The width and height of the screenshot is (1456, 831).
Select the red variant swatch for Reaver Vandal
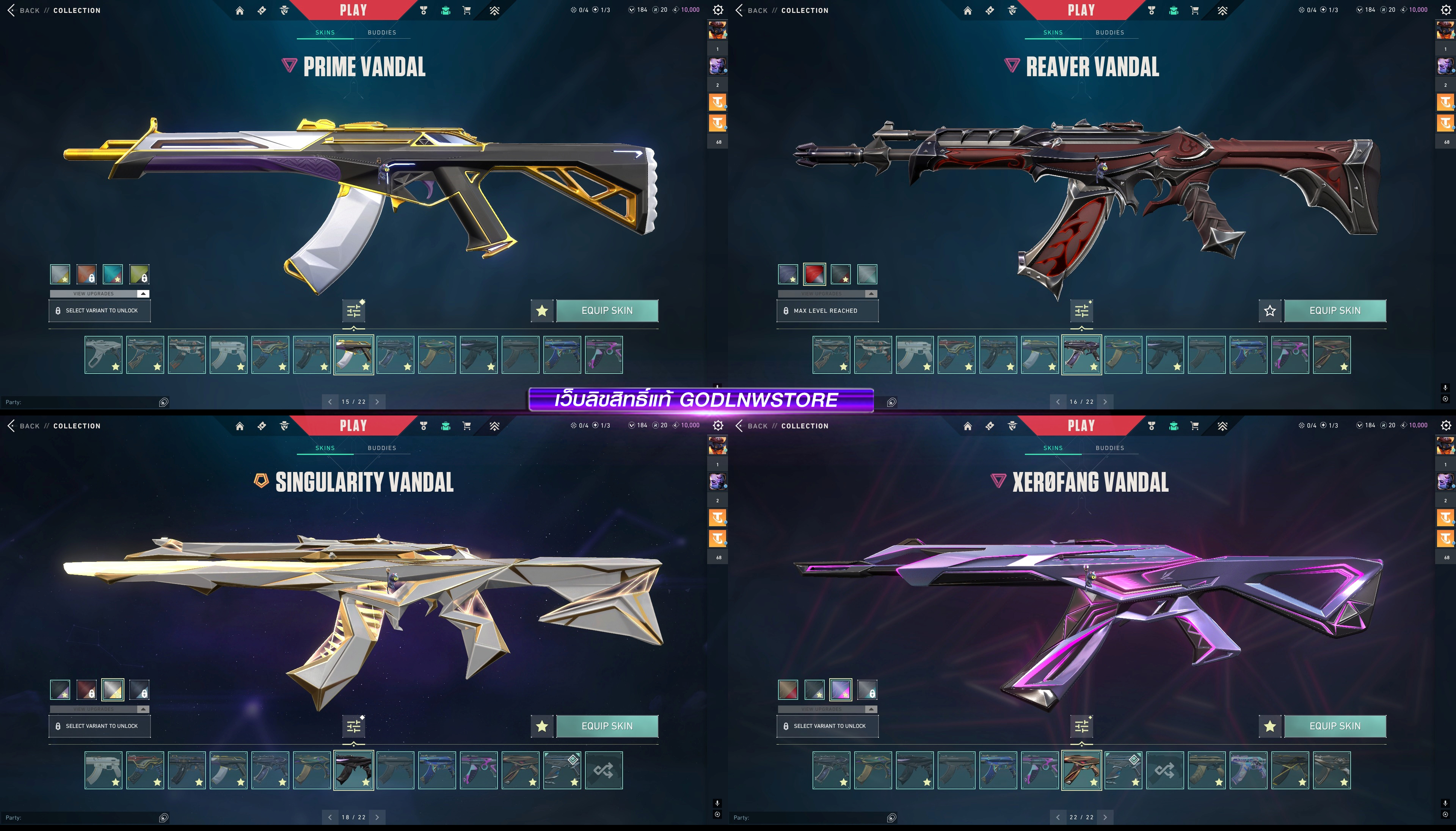coord(814,274)
